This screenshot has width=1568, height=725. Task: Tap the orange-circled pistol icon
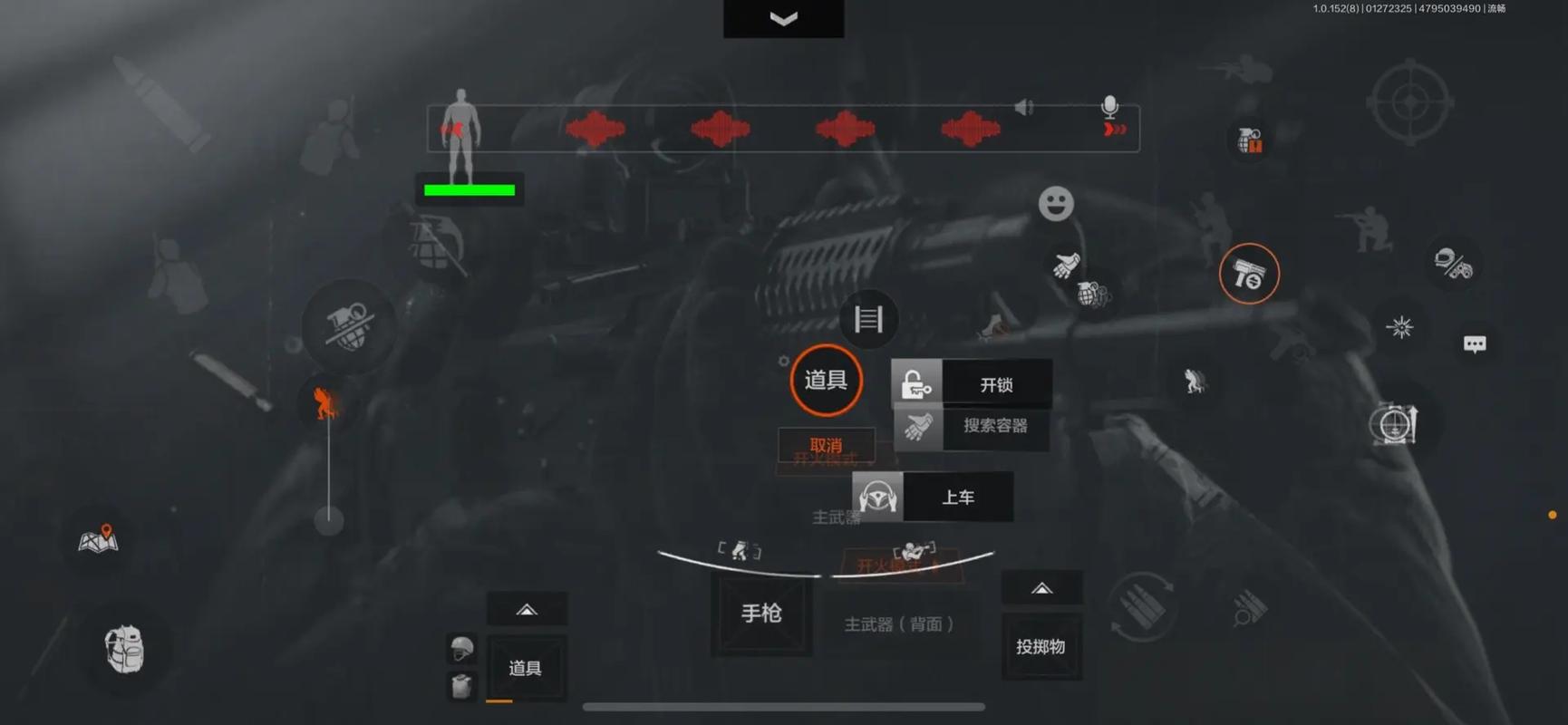[1249, 274]
